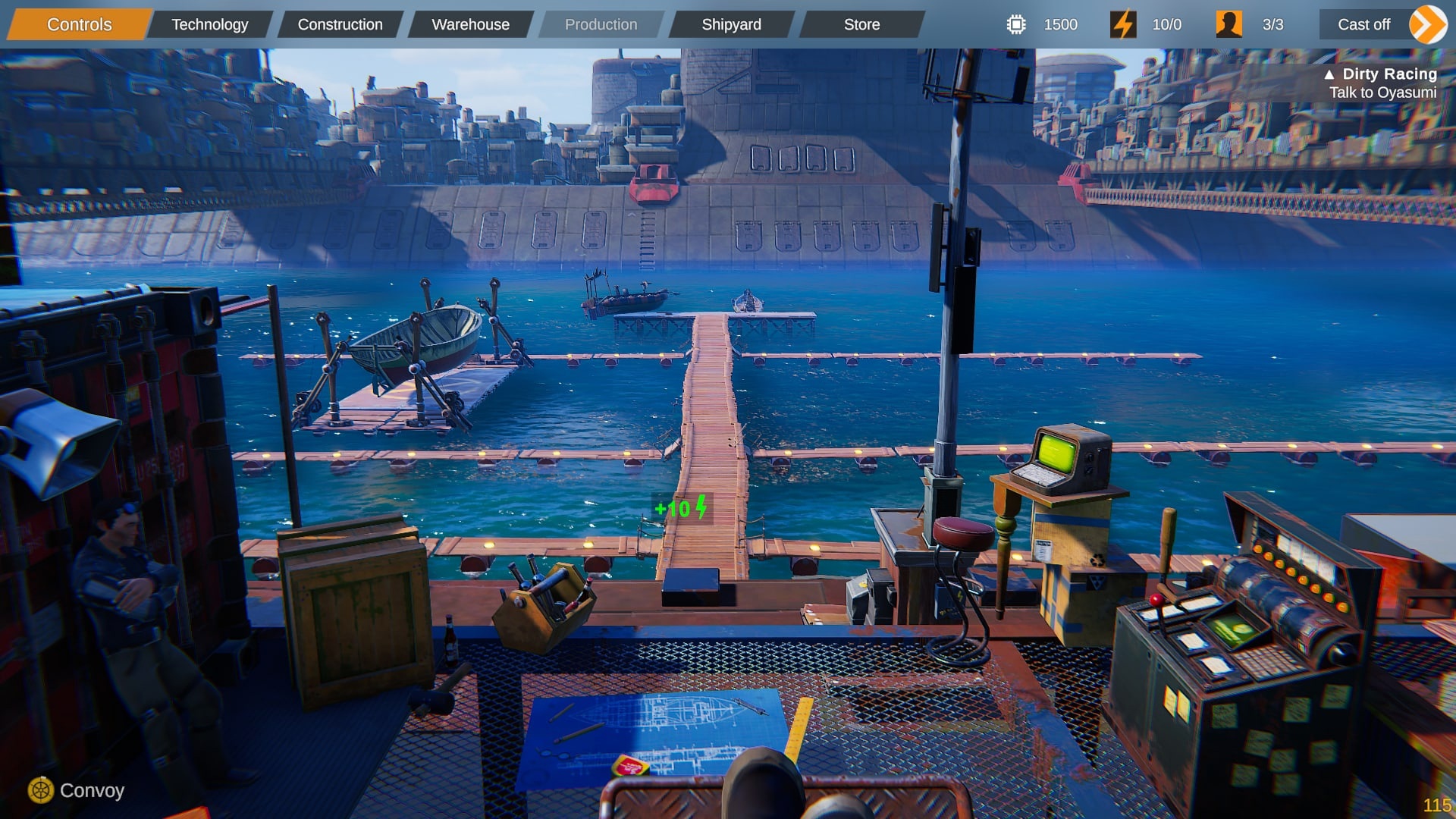This screenshot has width=1456, height=819.
Task: Collect the +10 energy bonus
Action: [x=681, y=507]
